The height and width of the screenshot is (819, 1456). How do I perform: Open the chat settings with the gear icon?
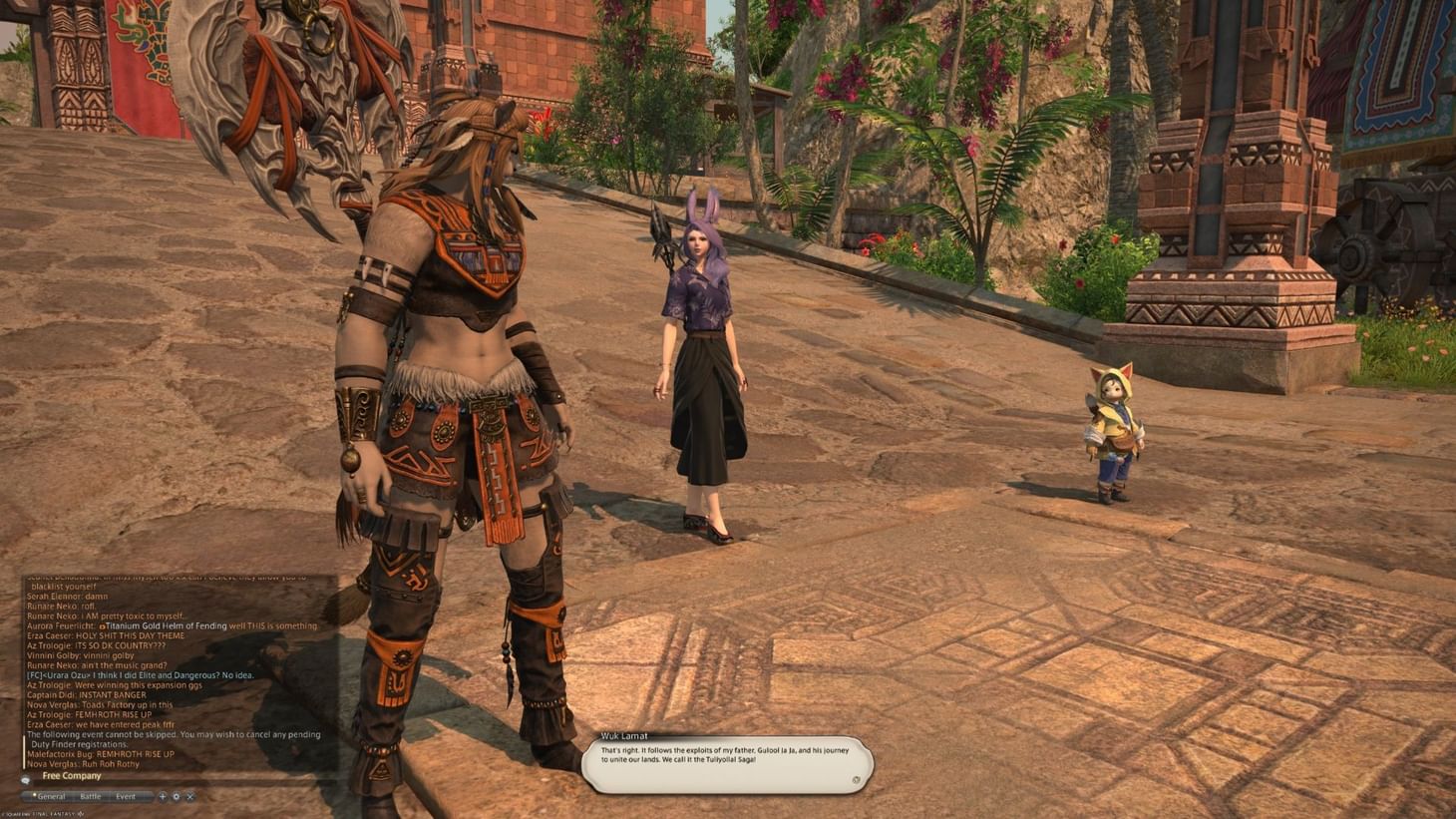176,797
